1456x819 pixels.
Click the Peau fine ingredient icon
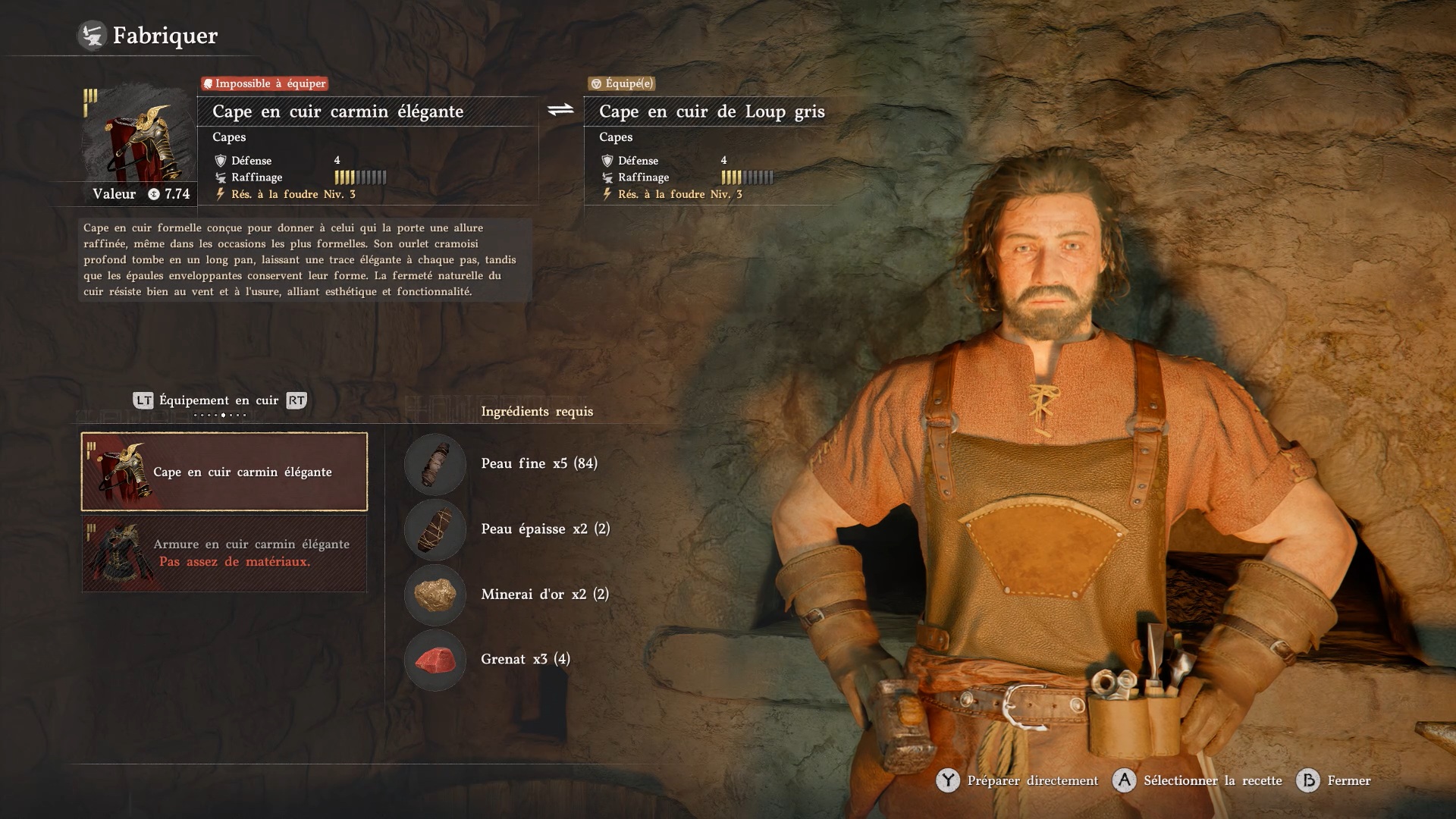435,464
